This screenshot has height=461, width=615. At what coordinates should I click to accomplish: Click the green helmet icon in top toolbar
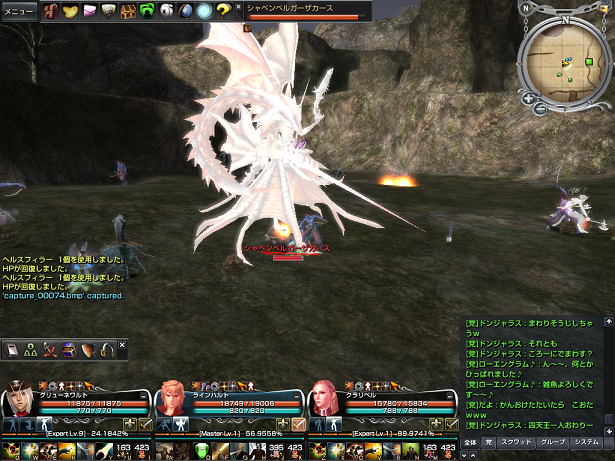[146, 10]
